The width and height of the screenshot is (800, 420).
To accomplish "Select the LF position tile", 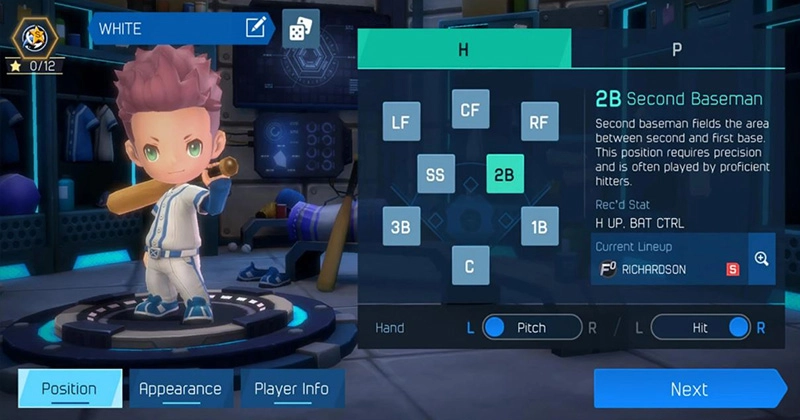I will pos(401,122).
